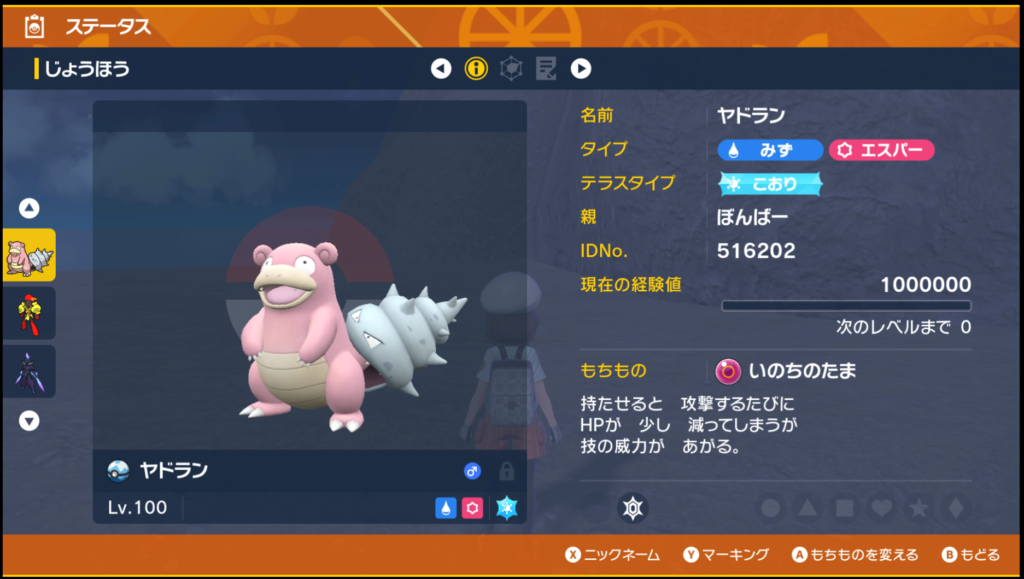The image size is (1024, 579).
Task: Toggle the star marking
Action: point(919,508)
